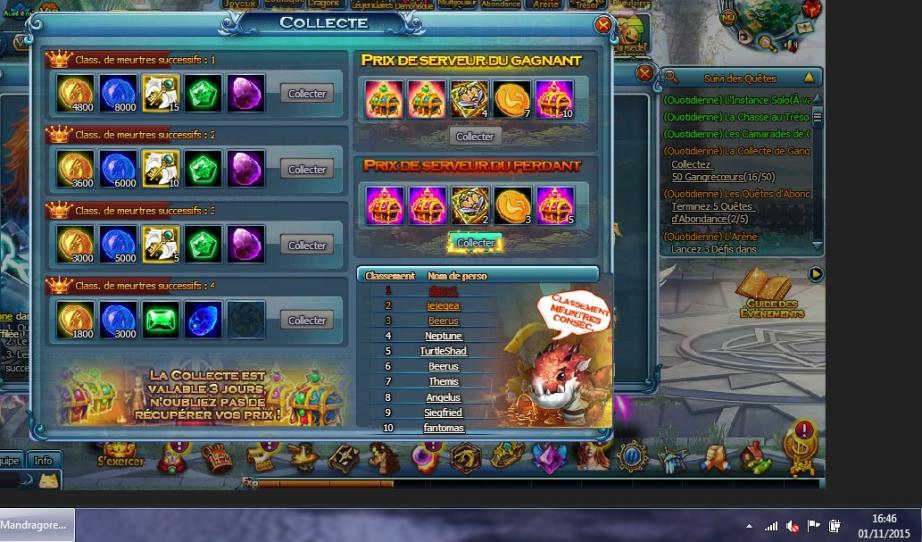Viewport: 922px width, 542px height.
Task: Open the La Collecte de Gangrecœurs quest
Action: (737, 150)
